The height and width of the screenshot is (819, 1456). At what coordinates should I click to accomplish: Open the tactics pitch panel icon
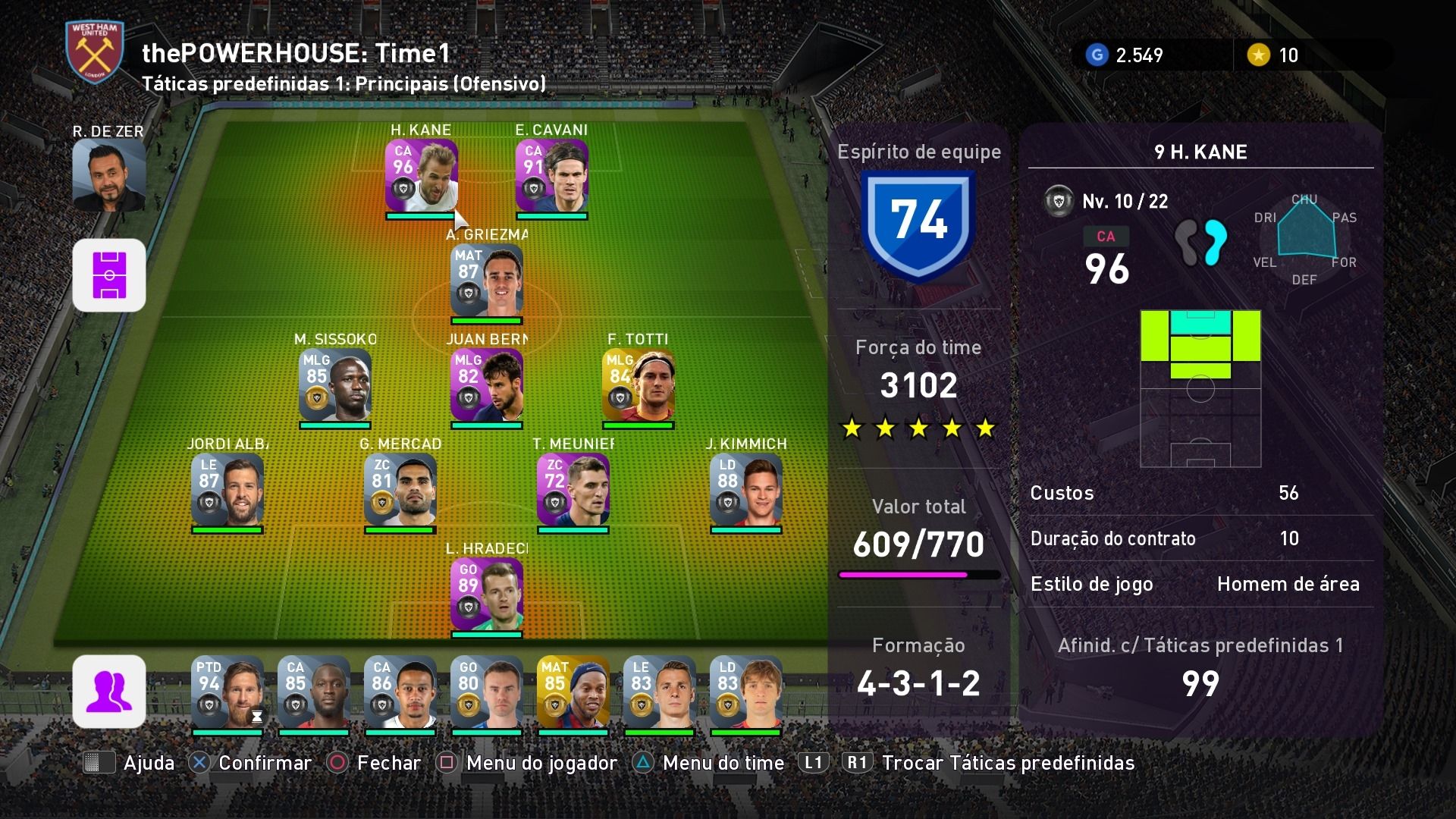[108, 275]
